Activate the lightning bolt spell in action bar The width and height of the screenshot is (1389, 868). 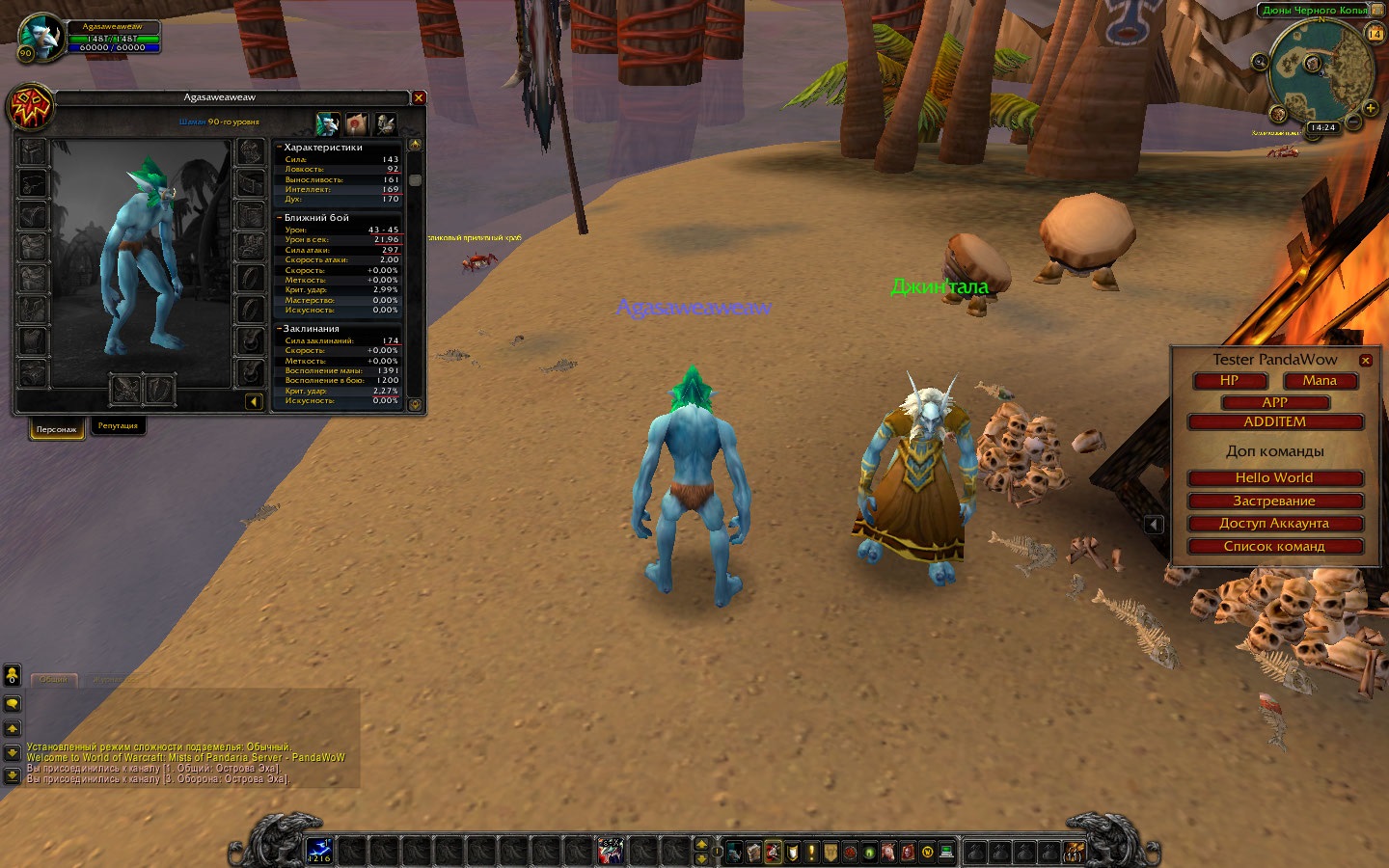[319, 852]
